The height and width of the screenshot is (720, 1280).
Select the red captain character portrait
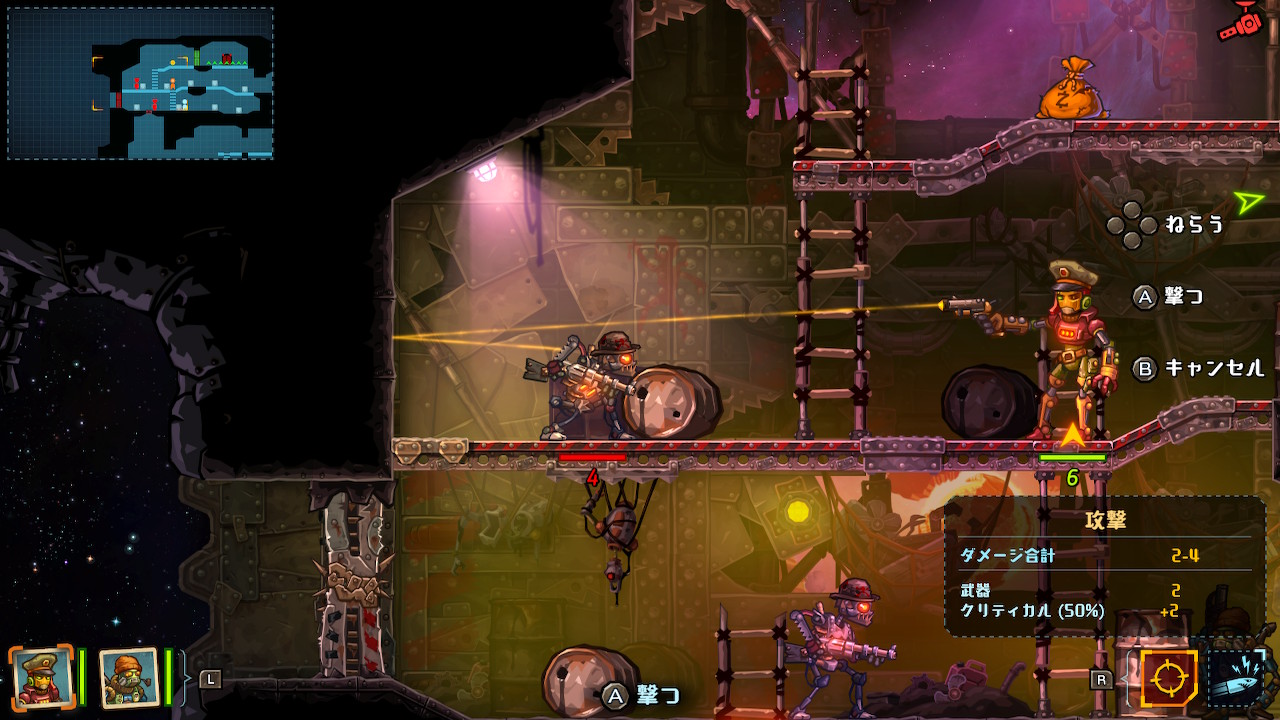(41, 677)
